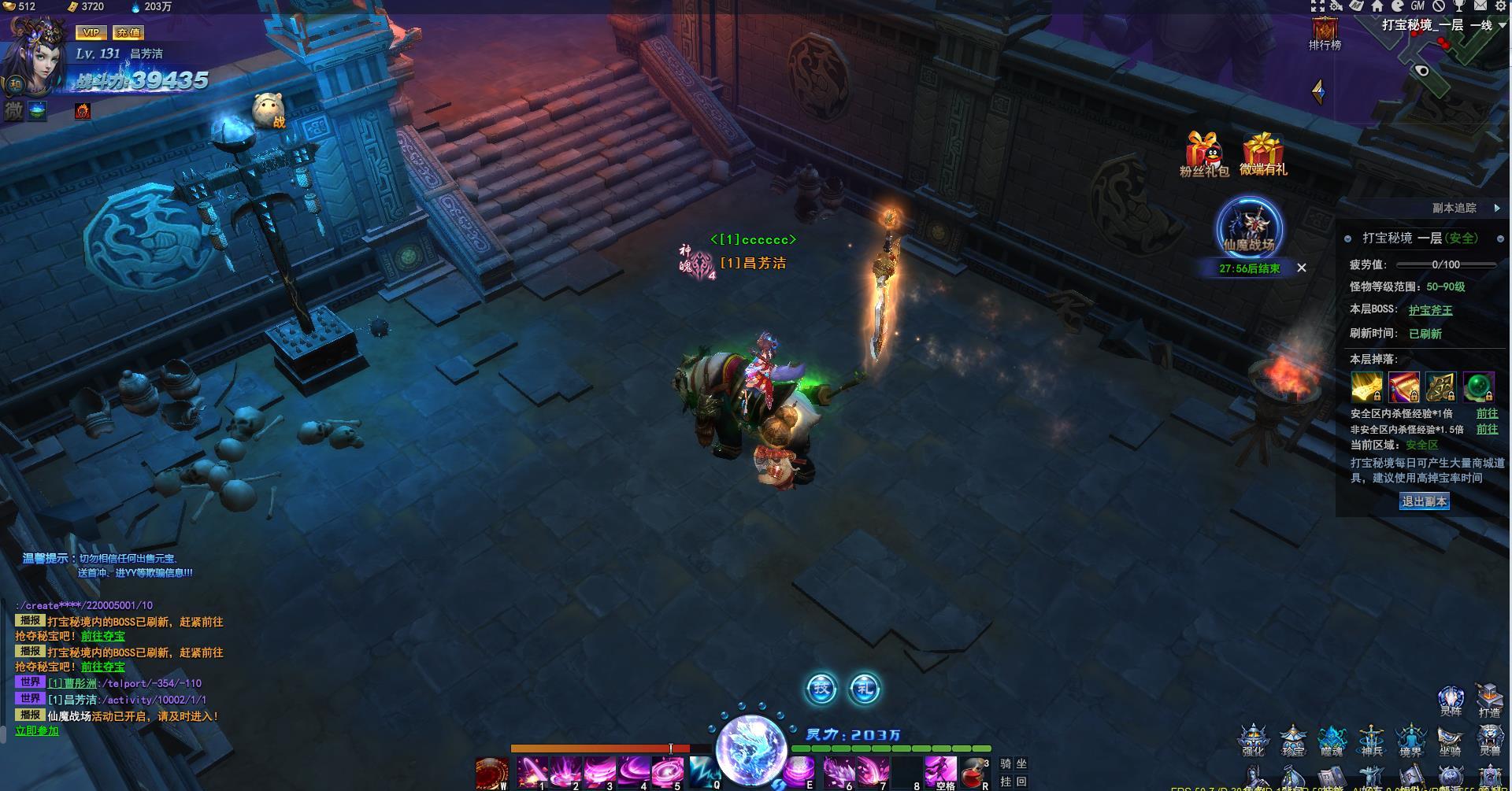Claim the 粉丝礼包 fan gift
Viewport: 1512px width, 791px height.
click(1203, 153)
